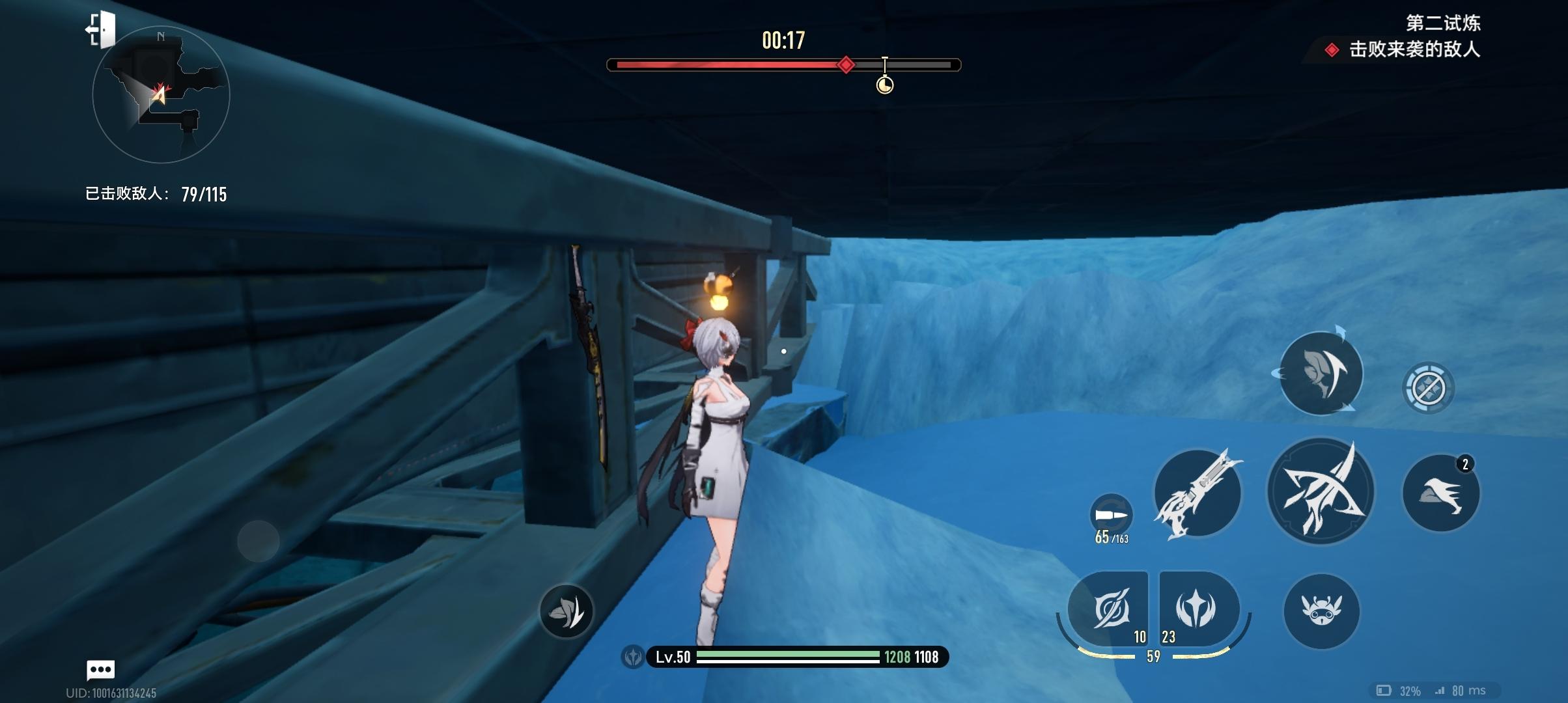This screenshot has height=703, width=1568.
Task: Summon the companion creature icon
Action: (1321, 611)
